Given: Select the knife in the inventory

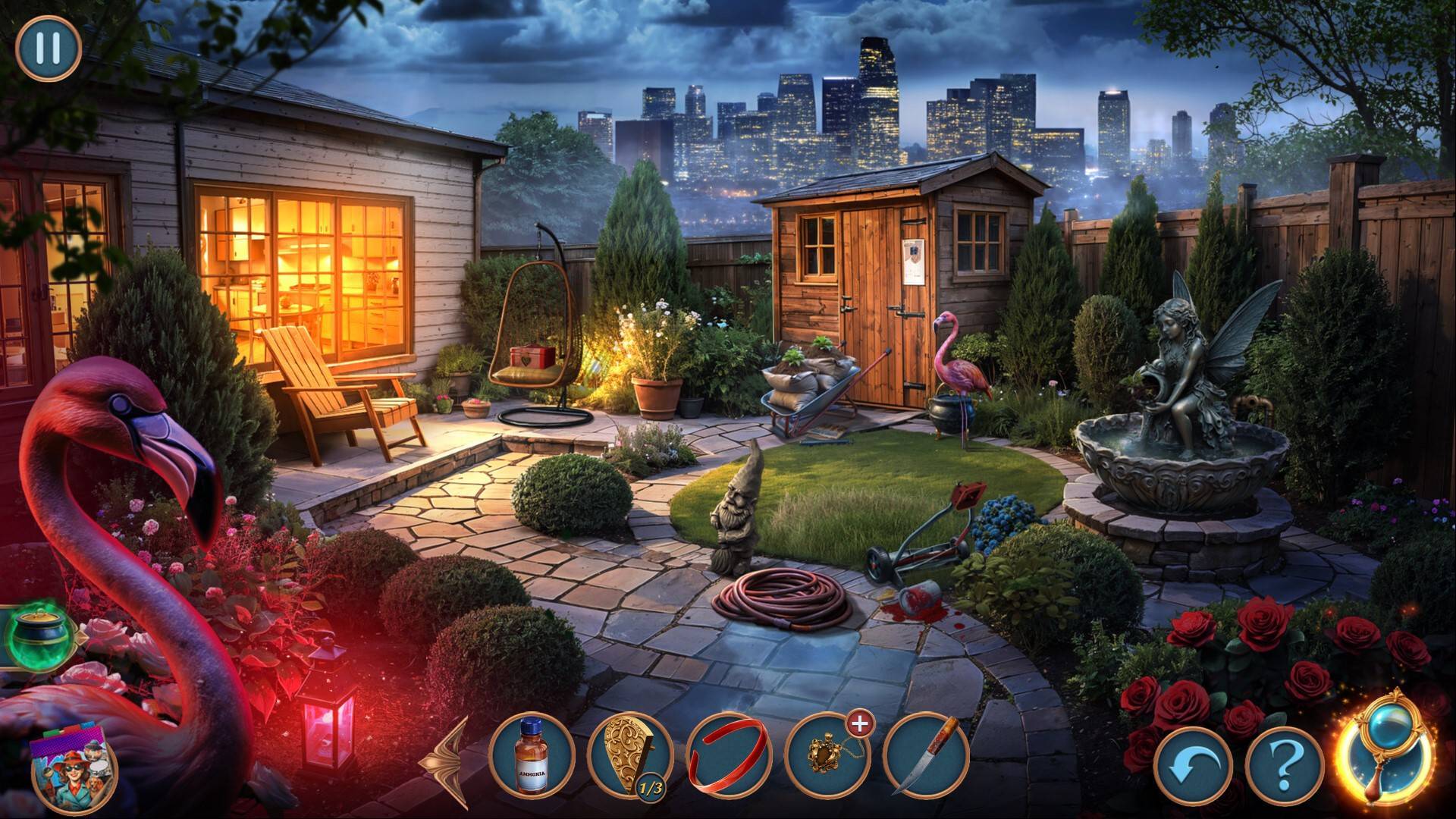Looking at the screenshot, I should point(926,755).
